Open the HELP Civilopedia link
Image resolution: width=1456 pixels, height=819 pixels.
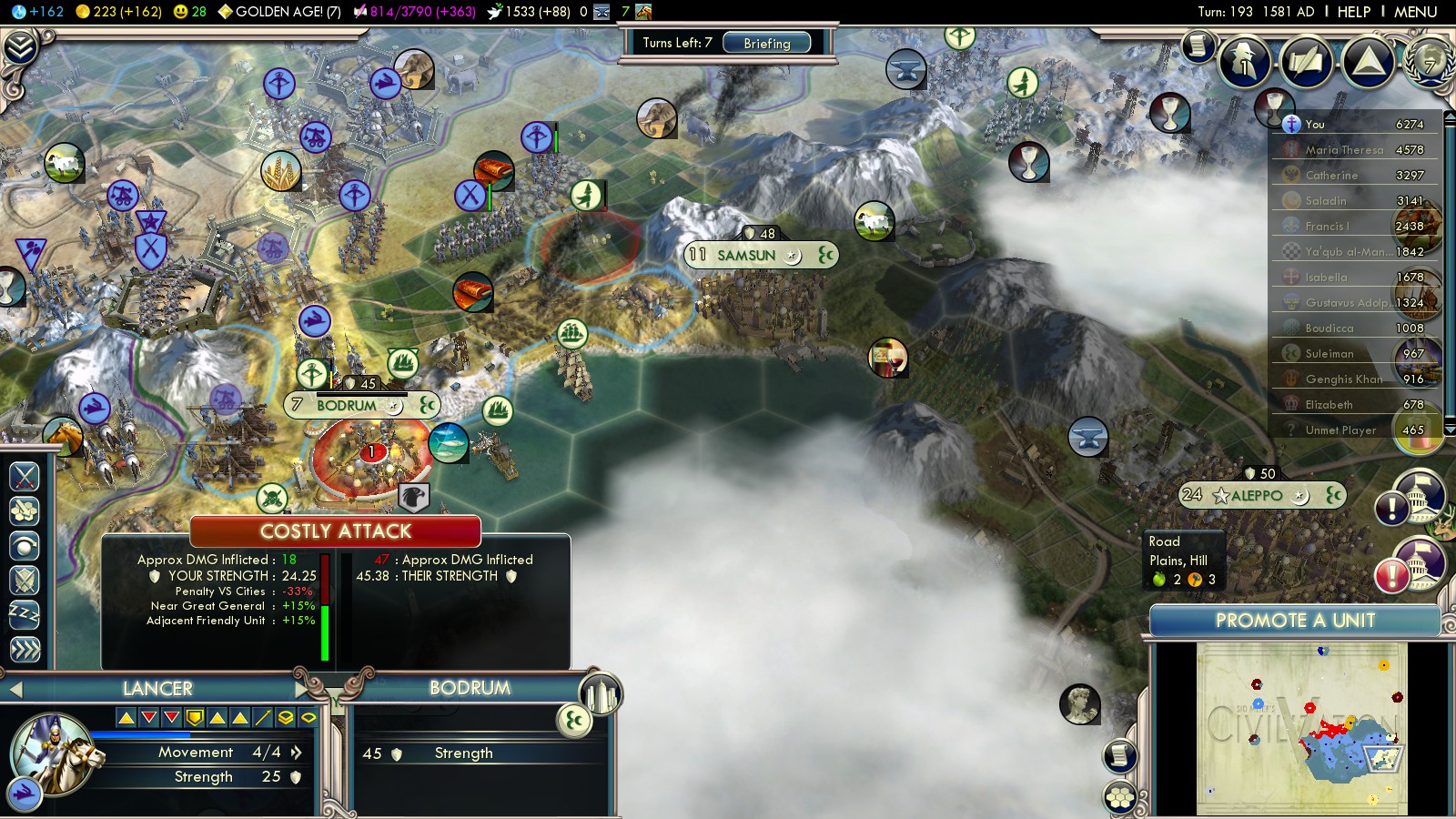click(1353, 12)
